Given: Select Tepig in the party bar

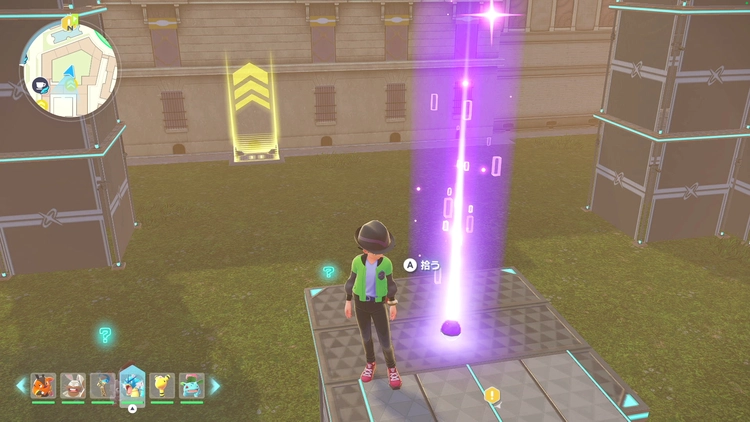Looking at the screenshot, I should [x=43, y=385].
